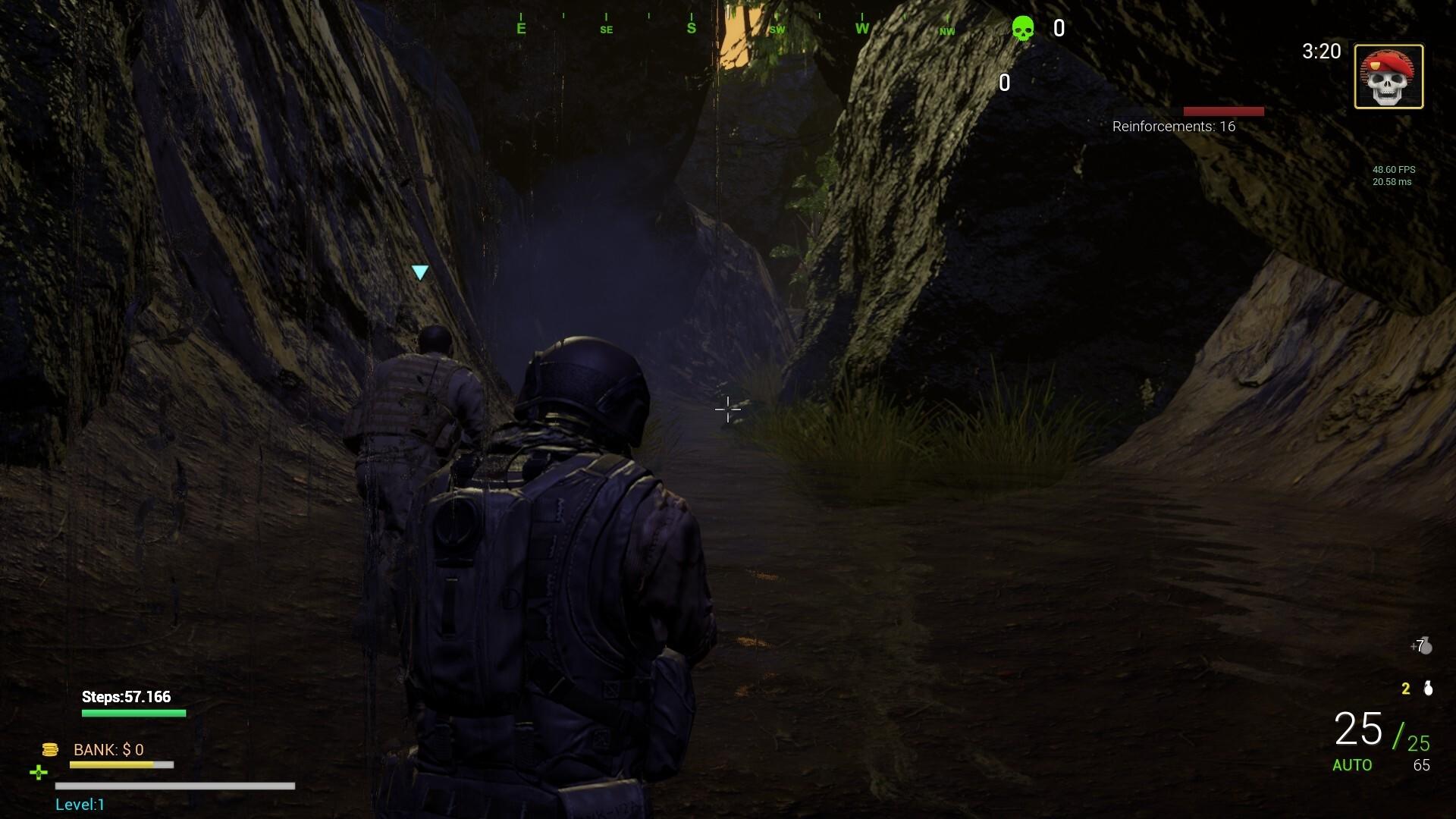Expand the Steps:57.166 tracker
Viewport: 1456px width, 819px height.
click(126, 696)
